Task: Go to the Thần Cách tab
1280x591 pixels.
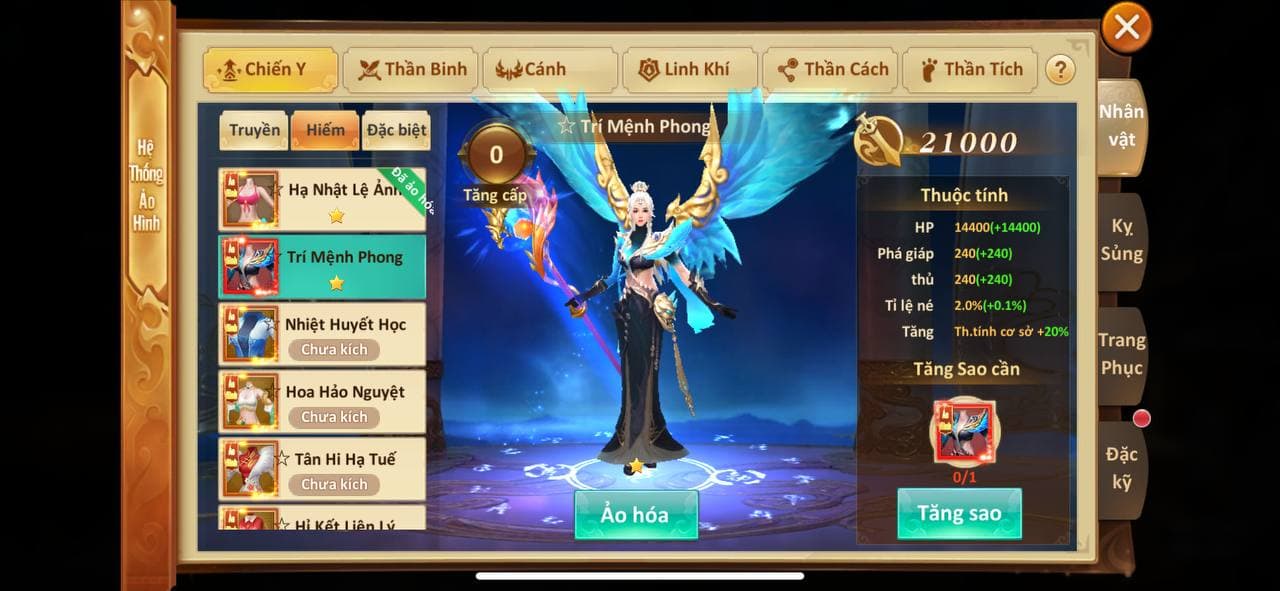Action: pos(832,70)
